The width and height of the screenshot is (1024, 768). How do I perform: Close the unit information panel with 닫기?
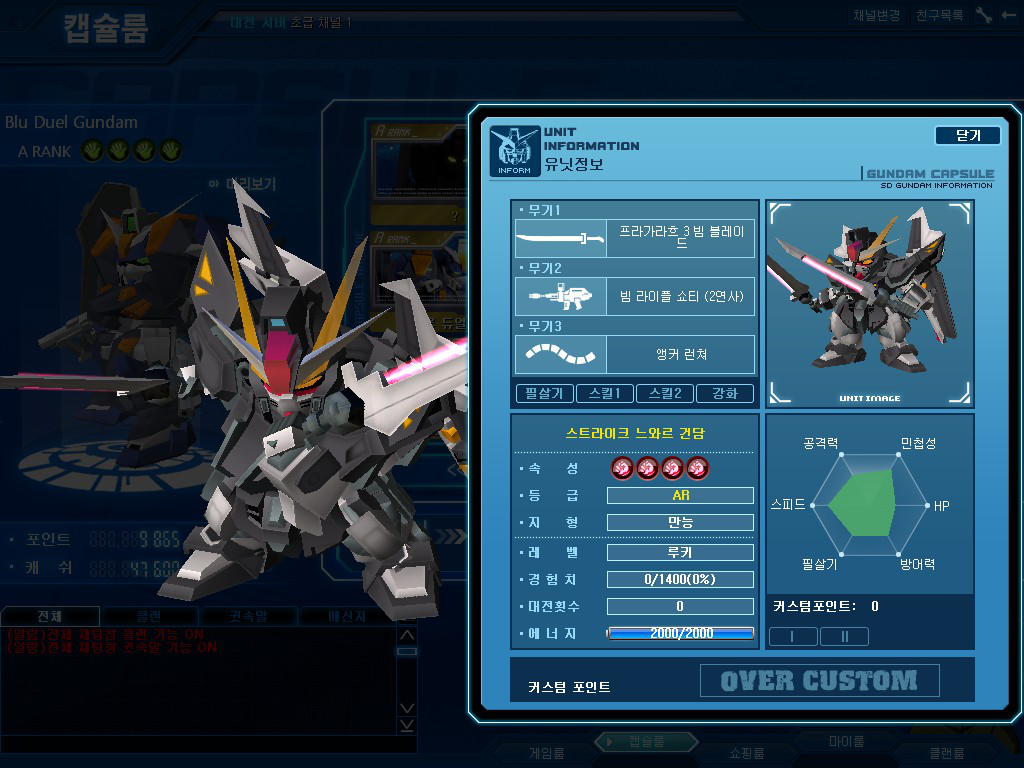click(967, 135)
